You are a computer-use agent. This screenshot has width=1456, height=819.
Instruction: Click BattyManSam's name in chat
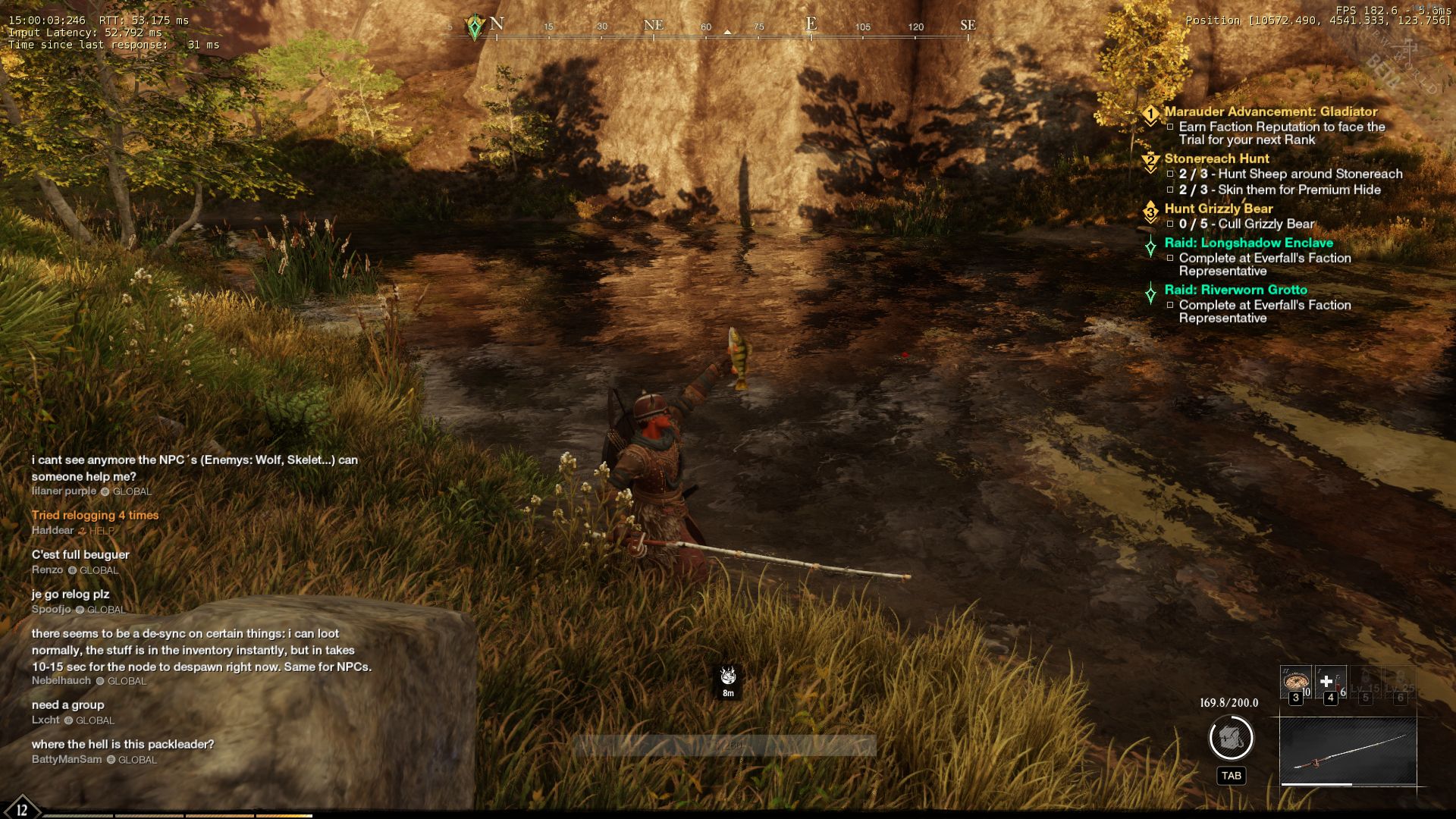[x=67, y=759]
